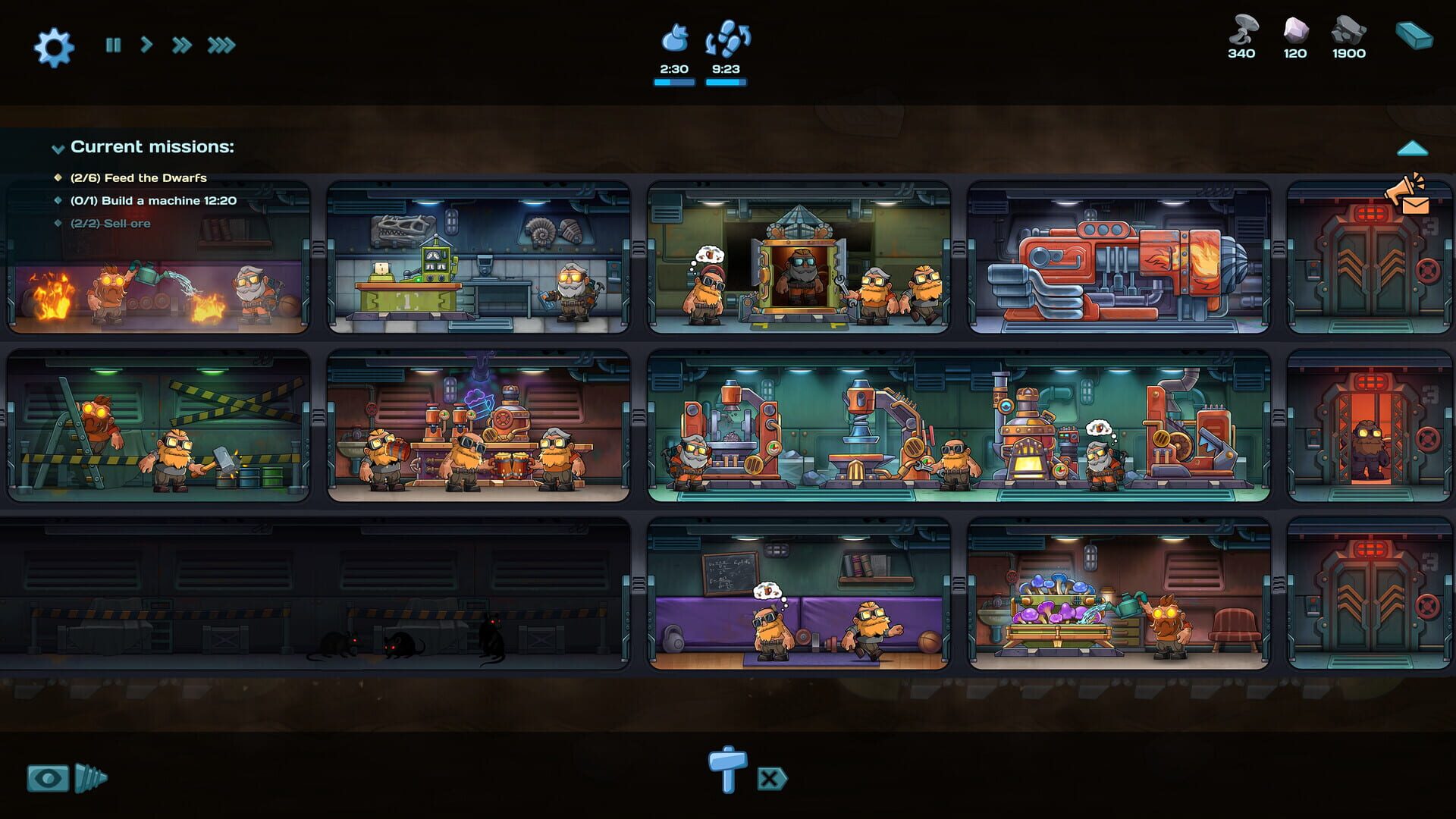The image size is (1456, 819).
Task: Select the drill tool at bottom left
Action: (x=89, y=777)
